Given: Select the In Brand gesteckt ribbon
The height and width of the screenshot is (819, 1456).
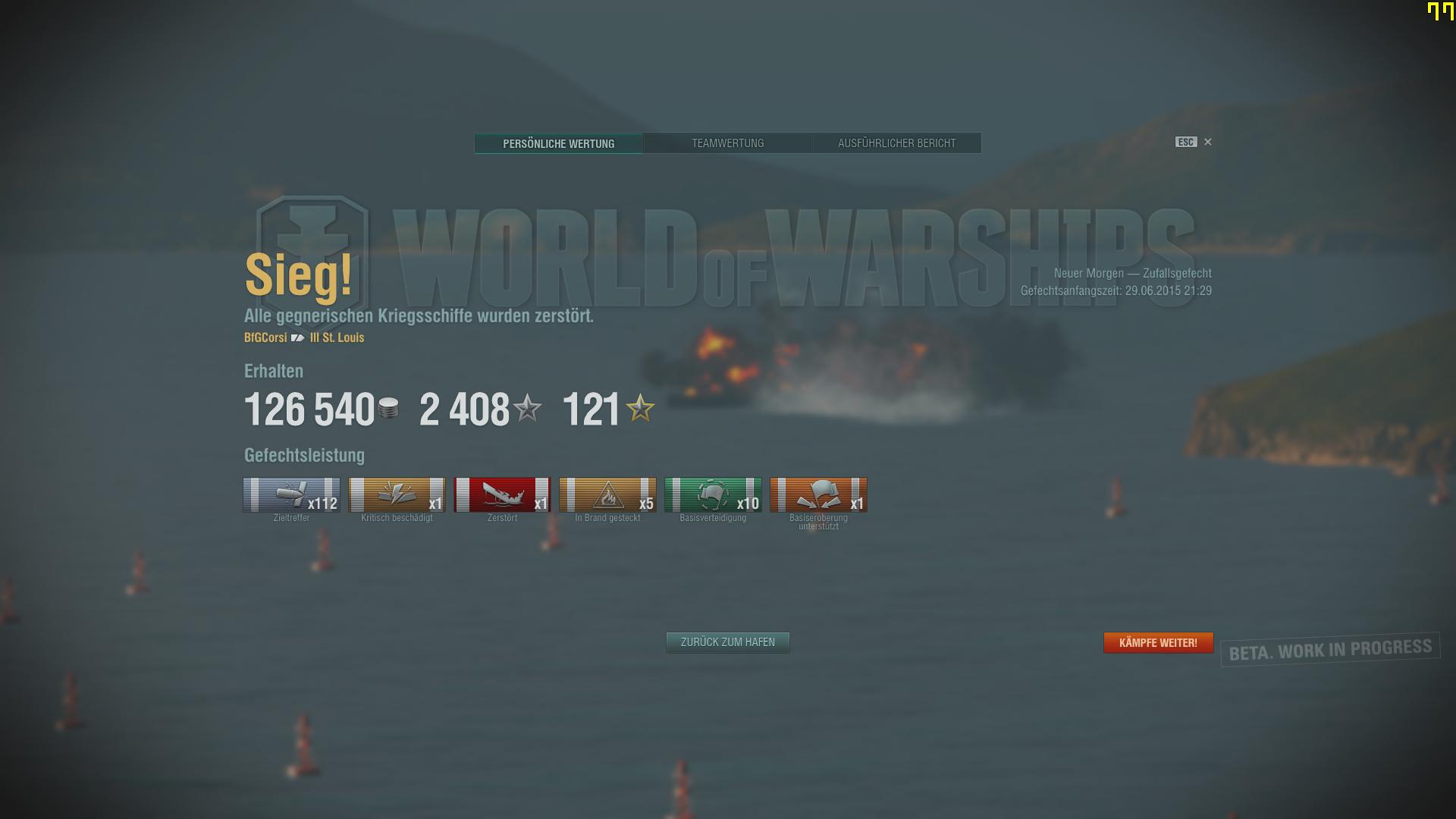Looking at the screenshot, I should [x=607, y=495].
